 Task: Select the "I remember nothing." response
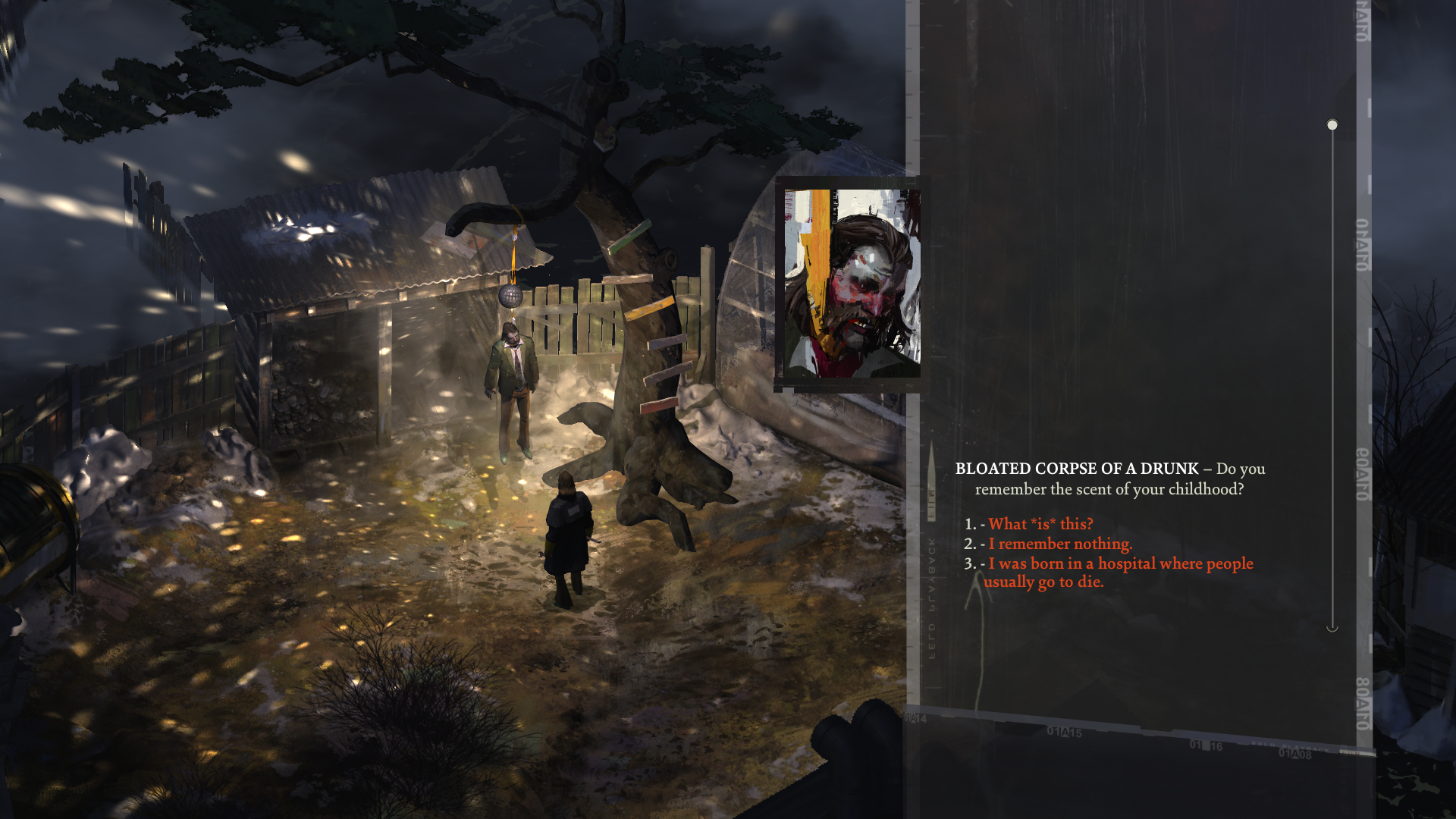[x=1059, y=544]
